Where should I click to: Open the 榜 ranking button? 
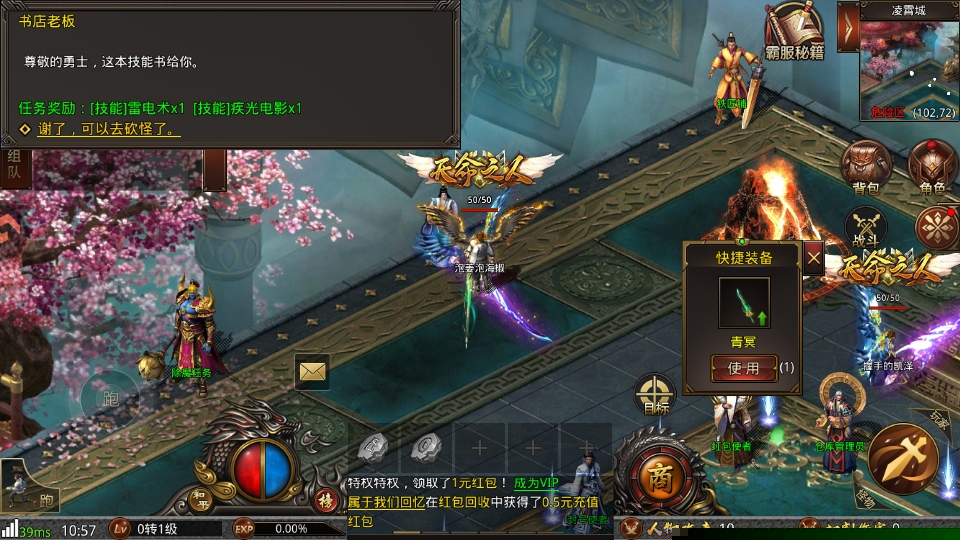(x=324, y=499)
